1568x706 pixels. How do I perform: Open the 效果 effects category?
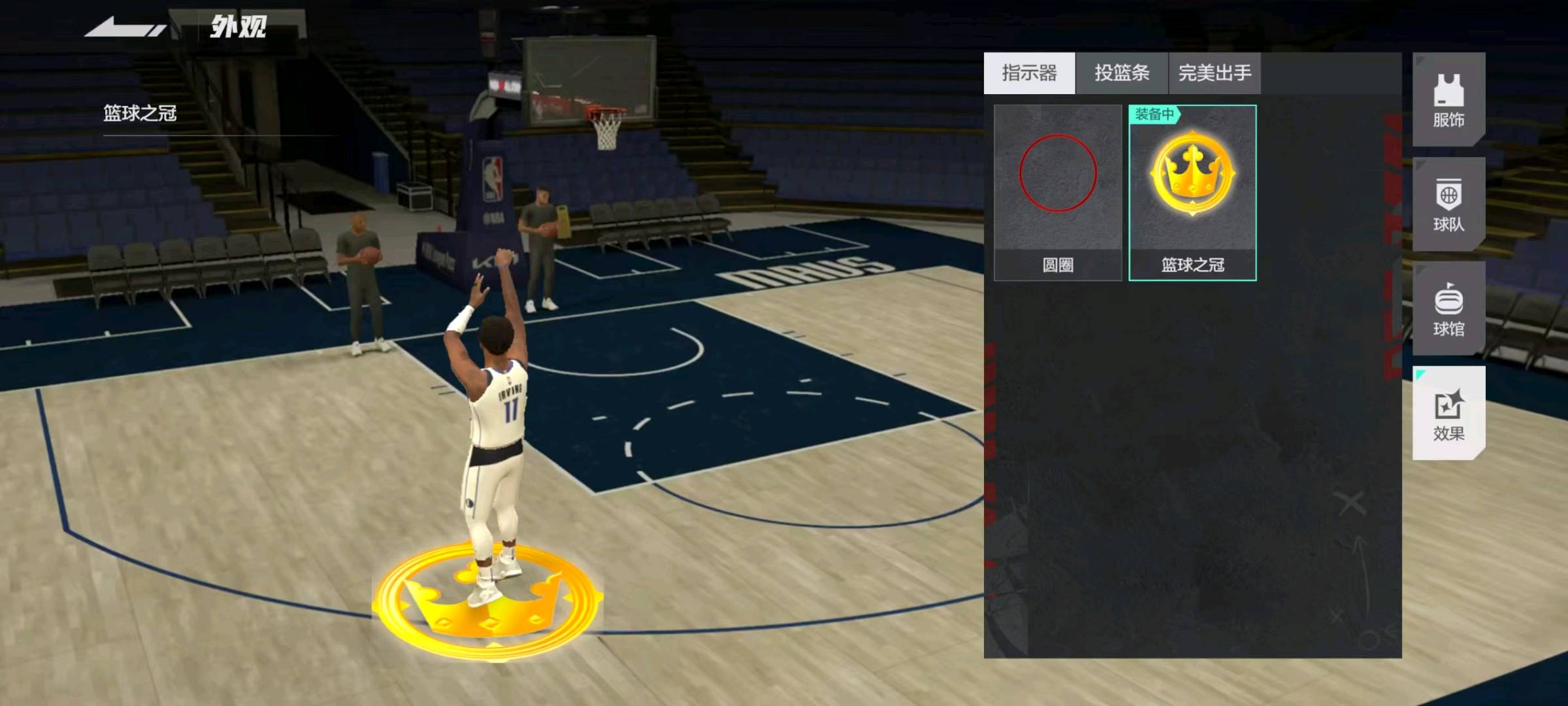tap(1448, 413)
